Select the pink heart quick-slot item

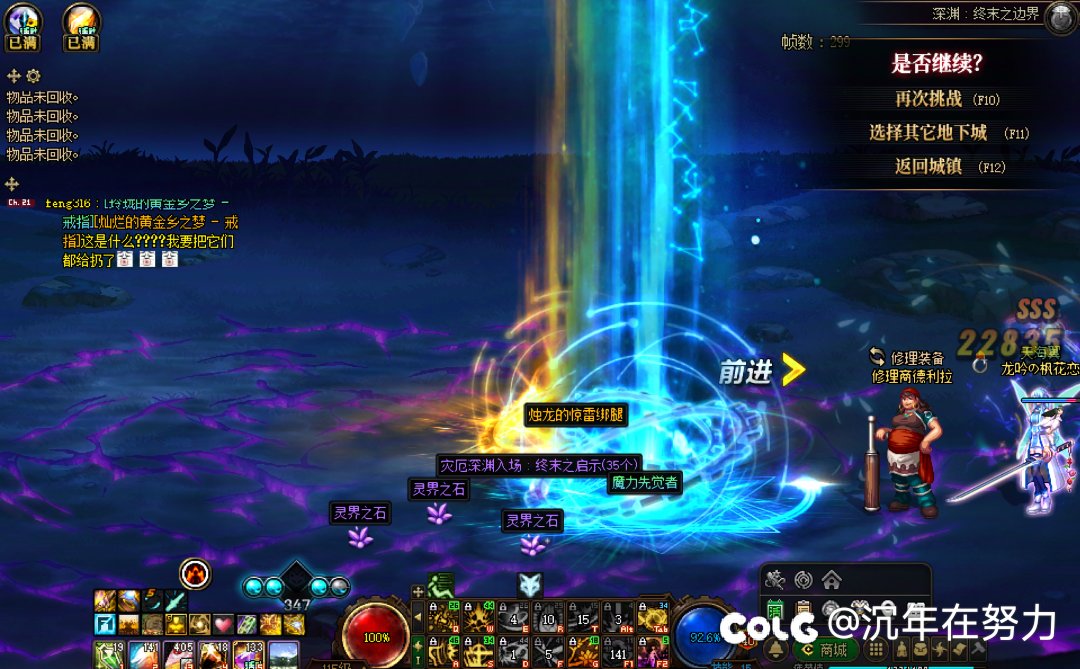click(223, 625)
